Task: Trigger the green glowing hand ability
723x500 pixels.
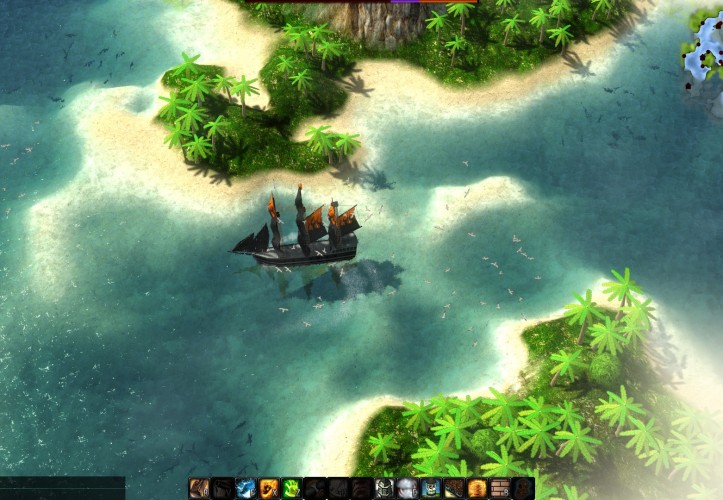Action: (292, 489)
